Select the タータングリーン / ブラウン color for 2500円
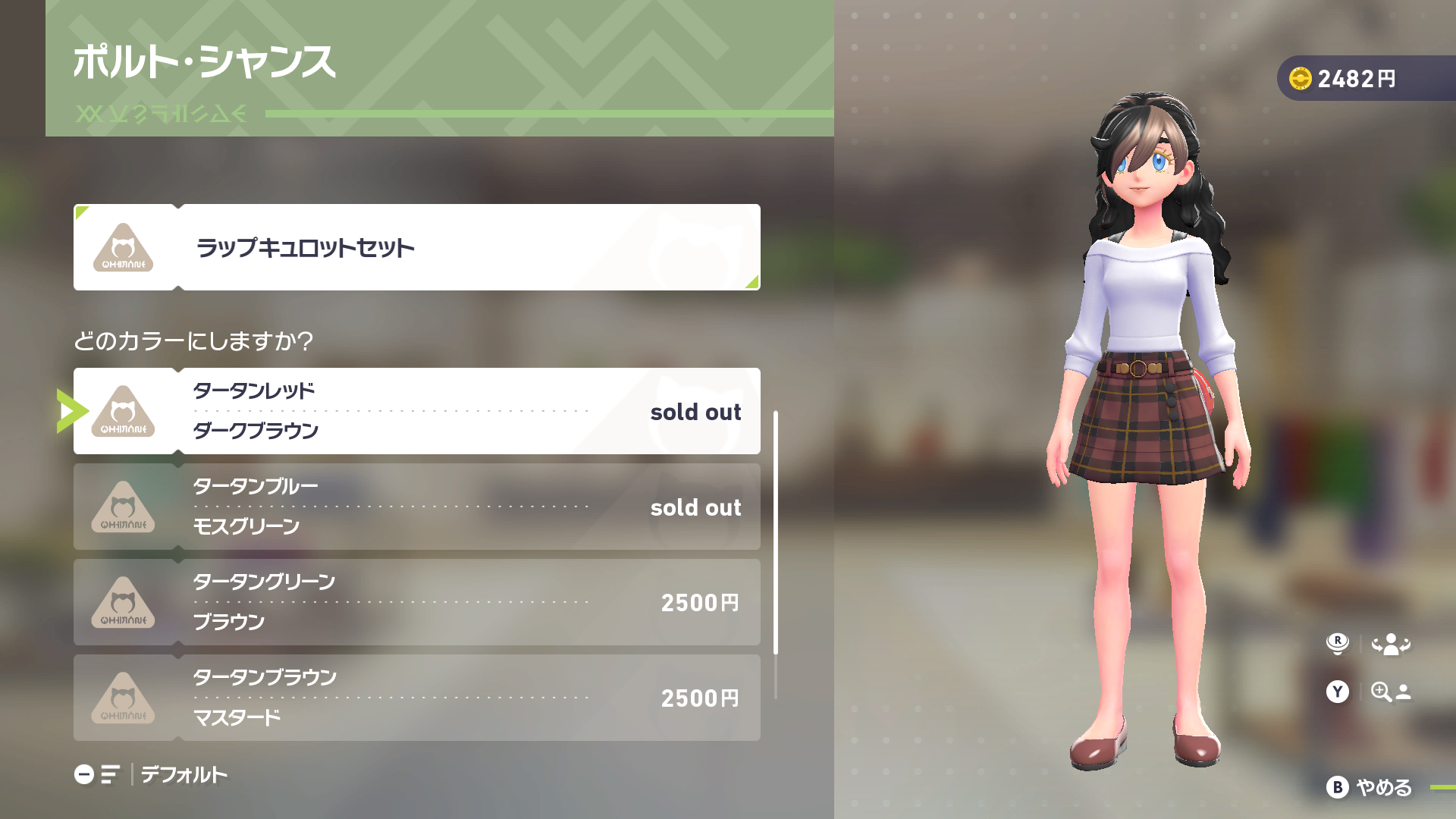This screenshot has width=1456, height=819. (416, 602)
